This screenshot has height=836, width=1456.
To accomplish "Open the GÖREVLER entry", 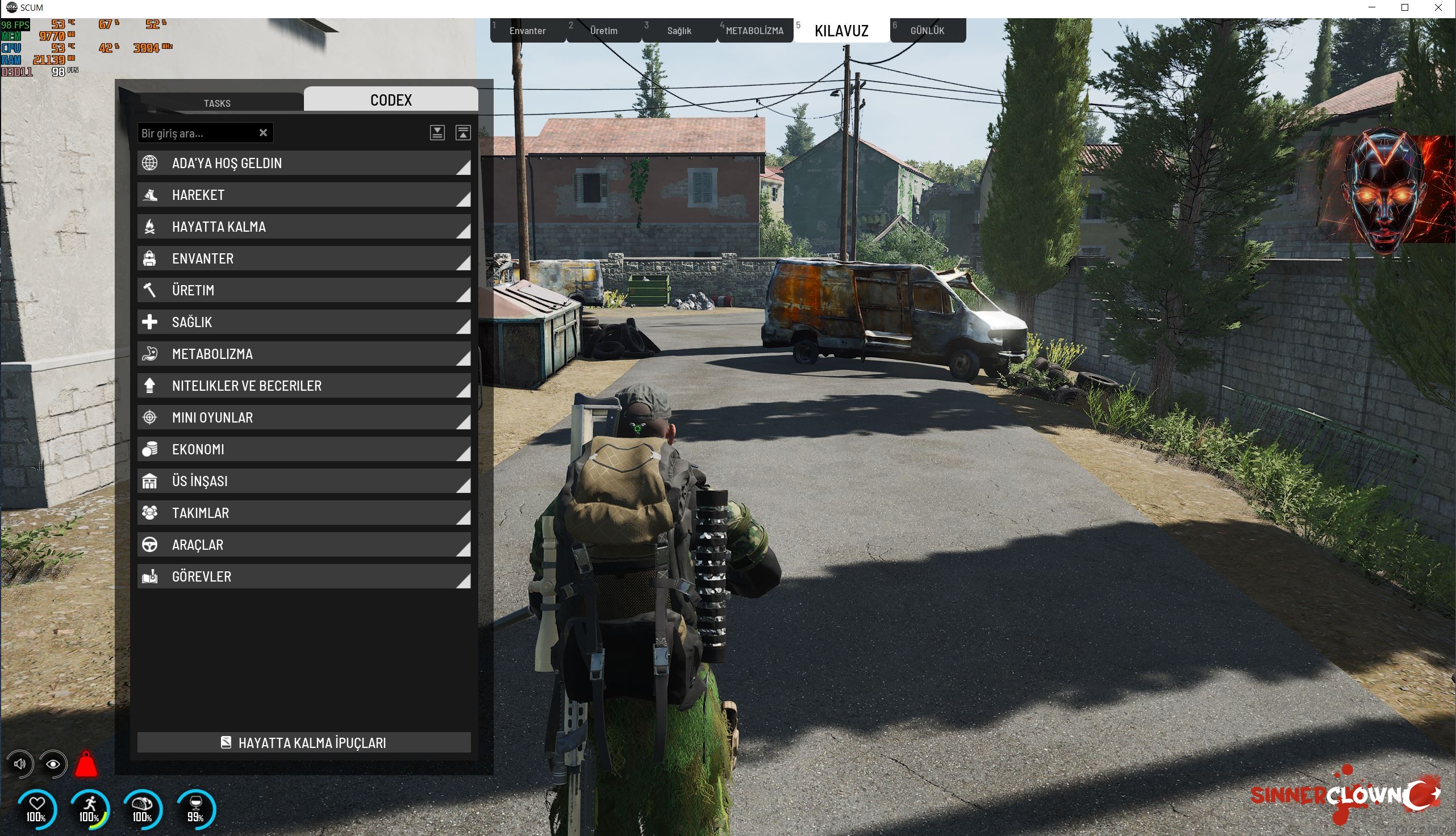I will point(304,576).
